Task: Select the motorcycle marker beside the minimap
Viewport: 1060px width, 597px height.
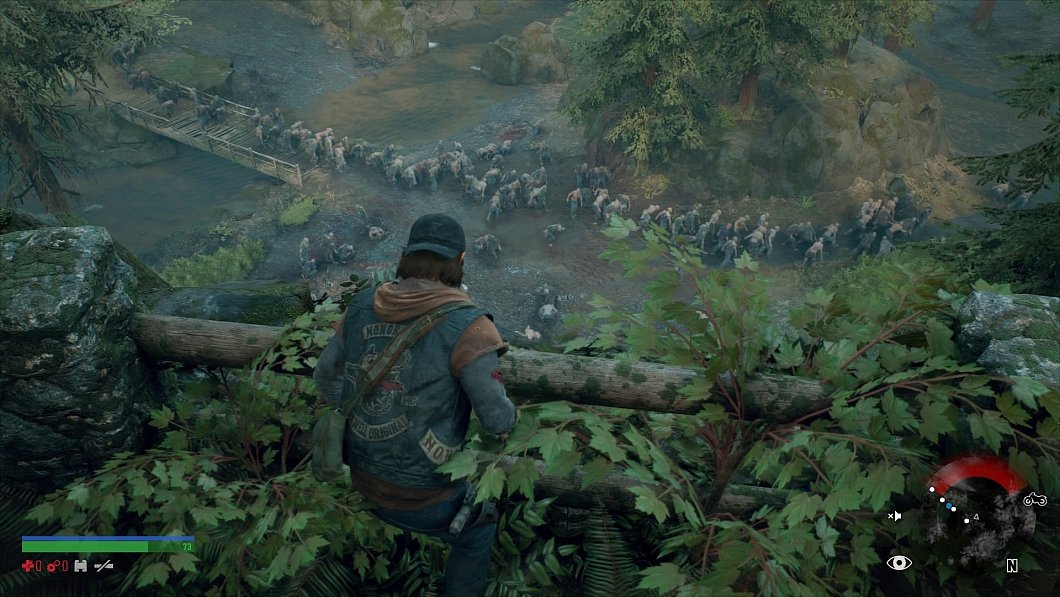Action: pos(1034,499)
